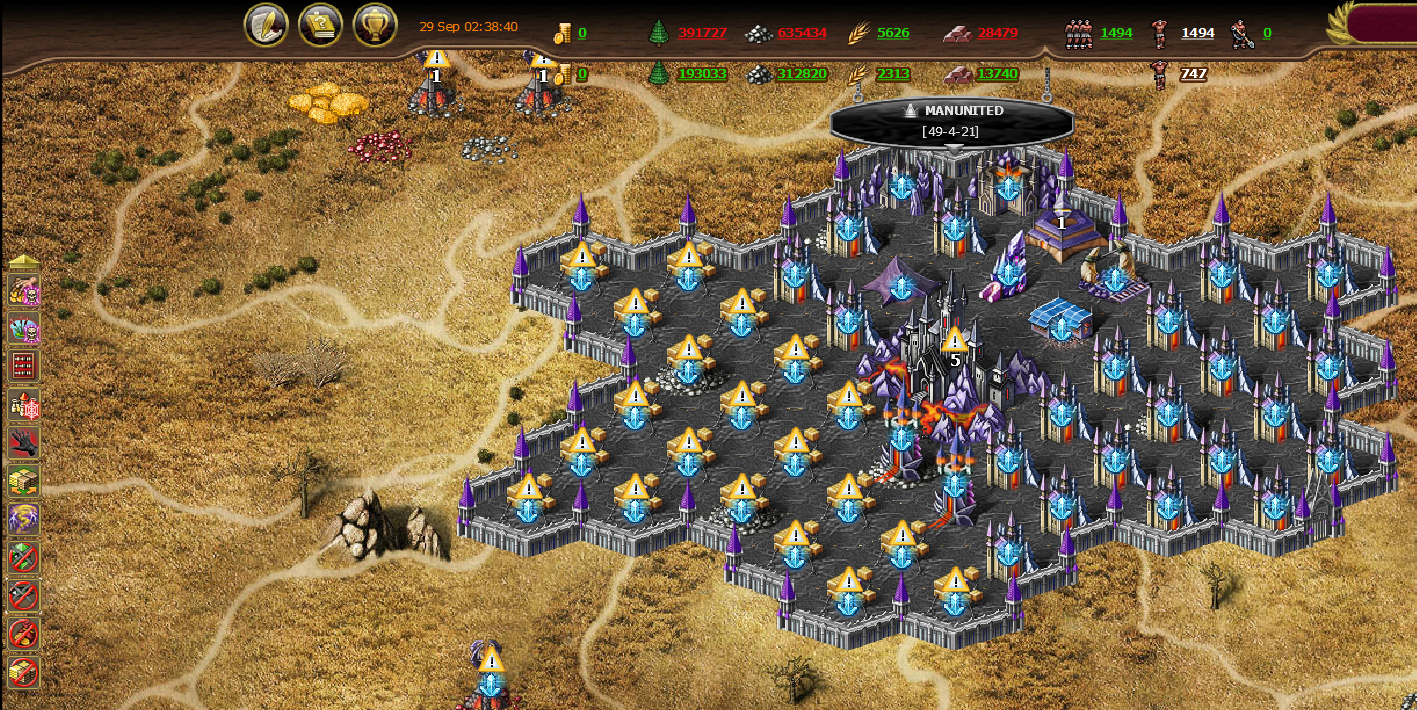Viewport: 1417px width, 710px height.
Task: Collapse the left sidebar with the gold arrow
Action: 23,262
